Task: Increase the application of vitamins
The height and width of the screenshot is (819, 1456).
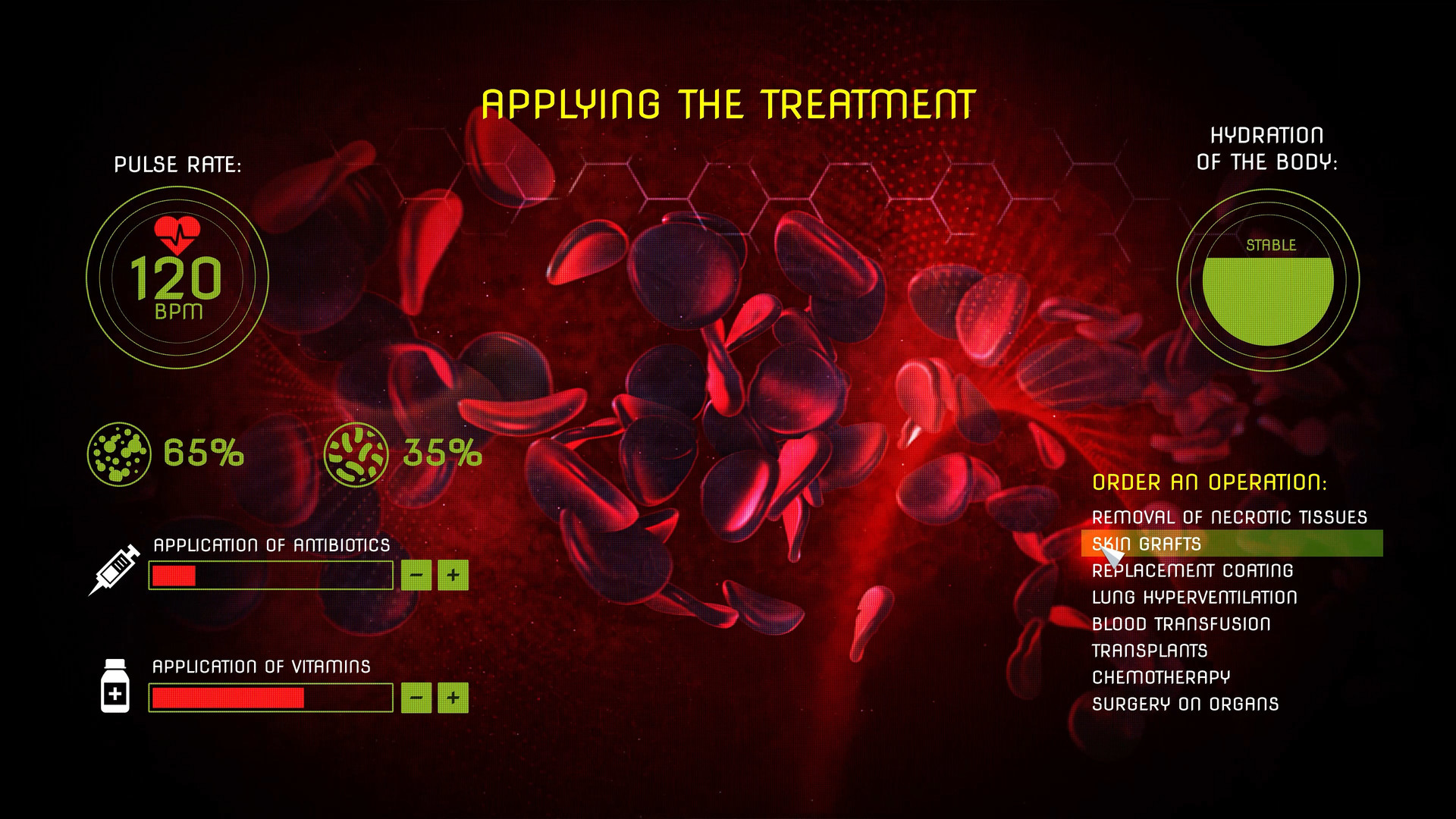Action: coord(453,696)
